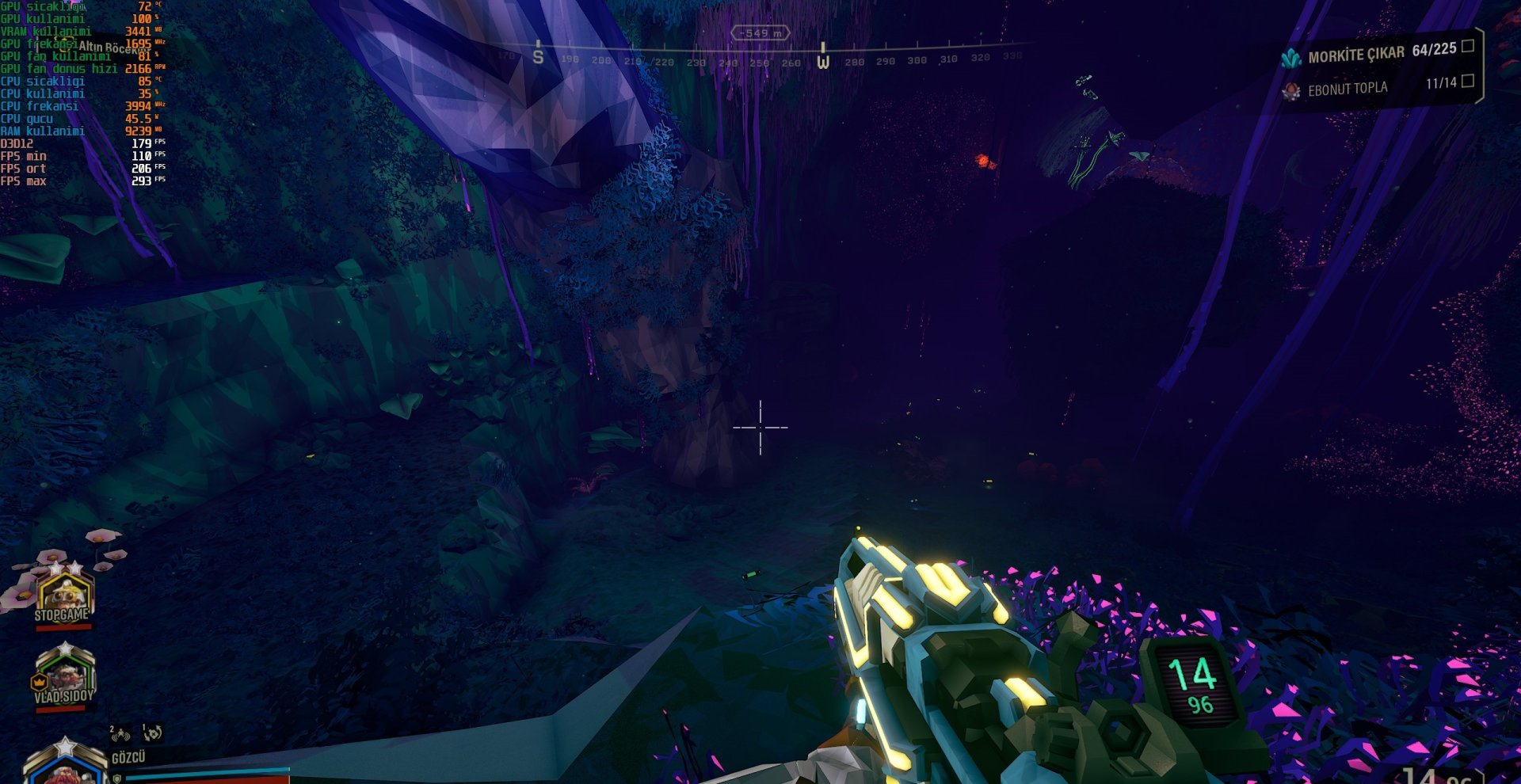Select teammate STOPGAME's portrait

[64, 596]
